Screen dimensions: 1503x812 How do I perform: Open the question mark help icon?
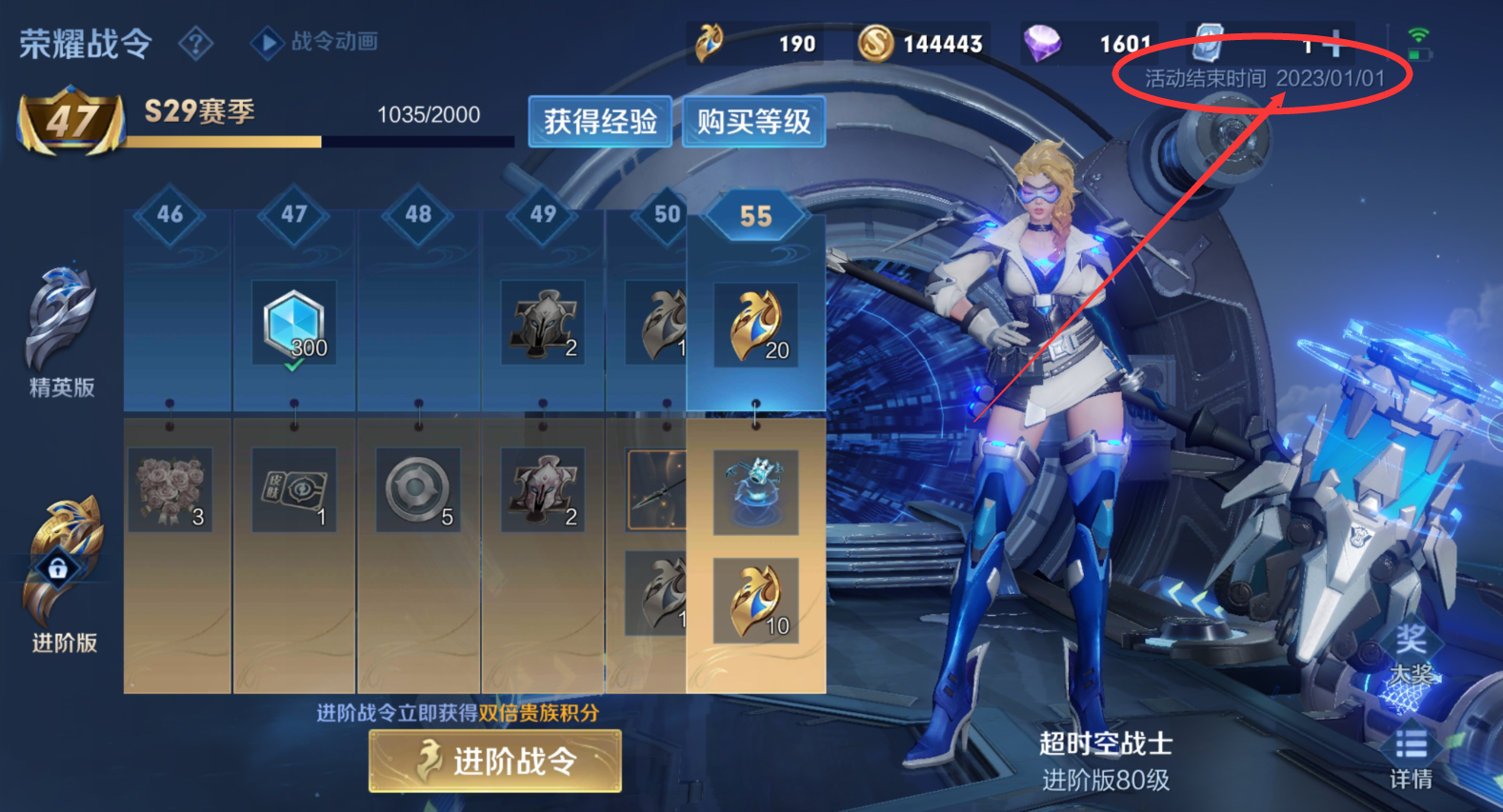195,43
